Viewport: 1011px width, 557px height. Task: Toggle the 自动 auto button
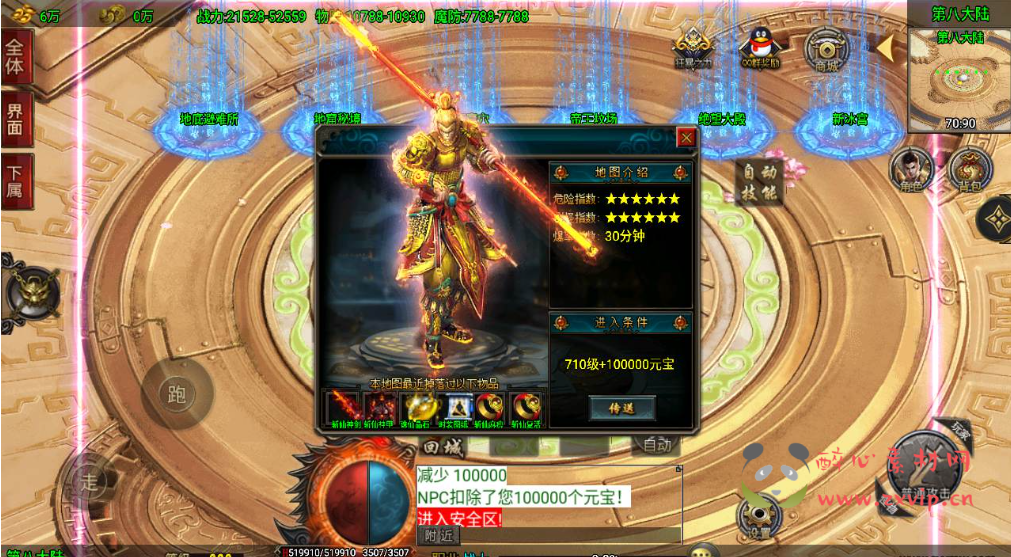click(x=657, y=445)
